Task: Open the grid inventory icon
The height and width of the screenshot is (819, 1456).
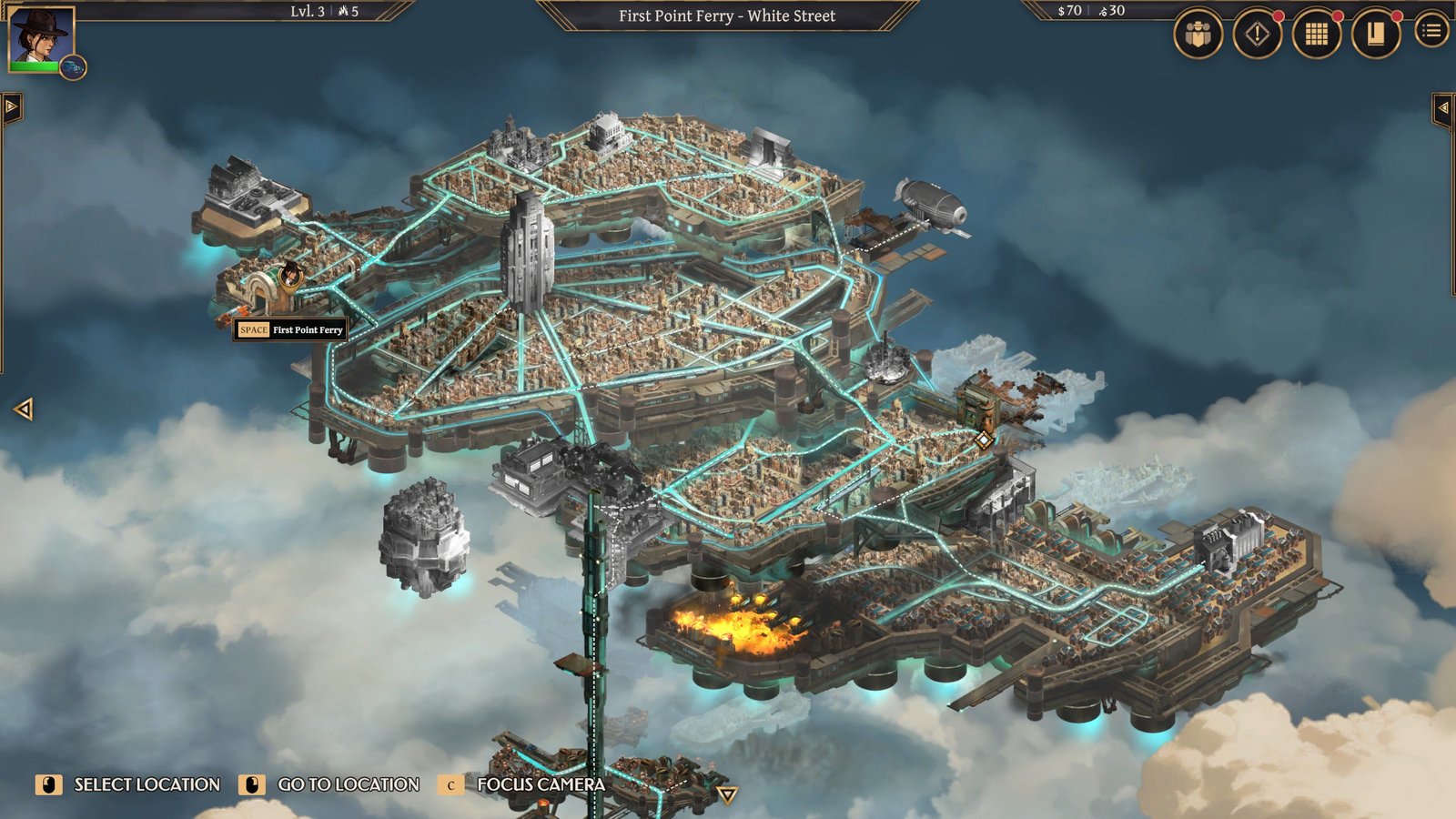Action: pos(1316,35)
